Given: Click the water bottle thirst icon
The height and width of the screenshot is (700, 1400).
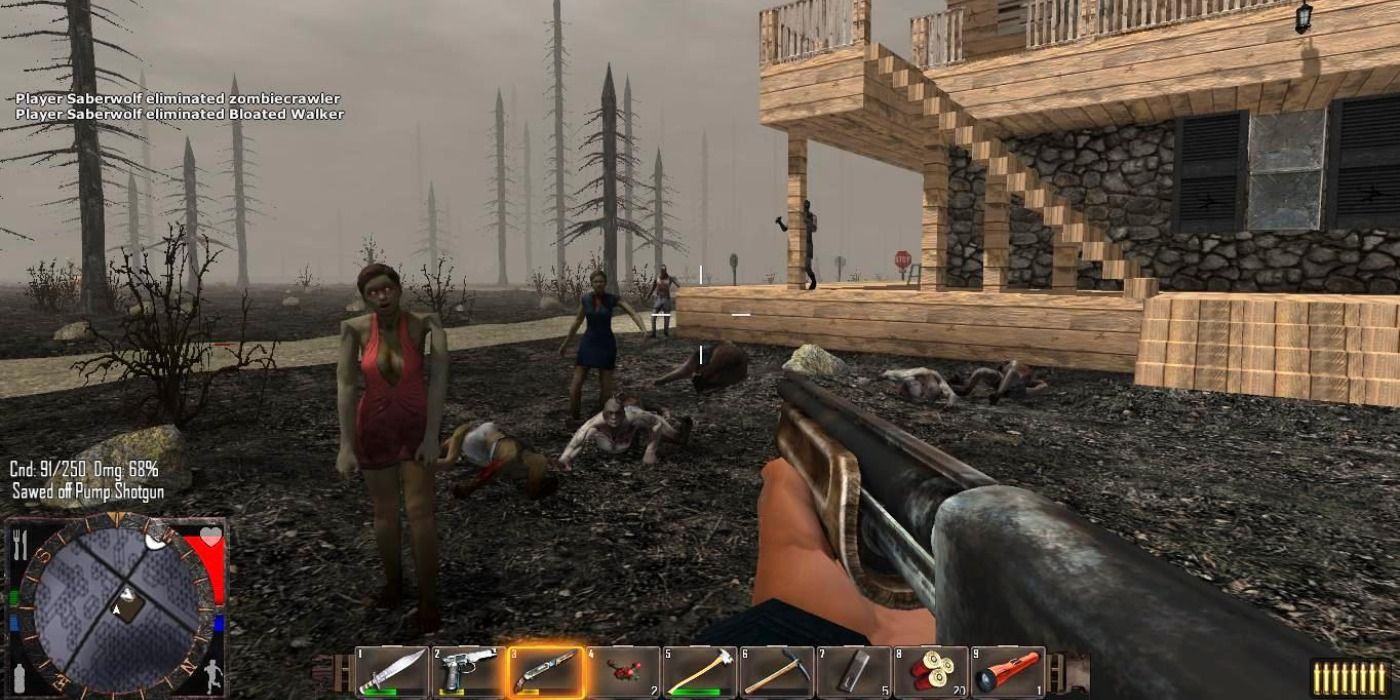Looking at the screenshot, I should 18,677.
